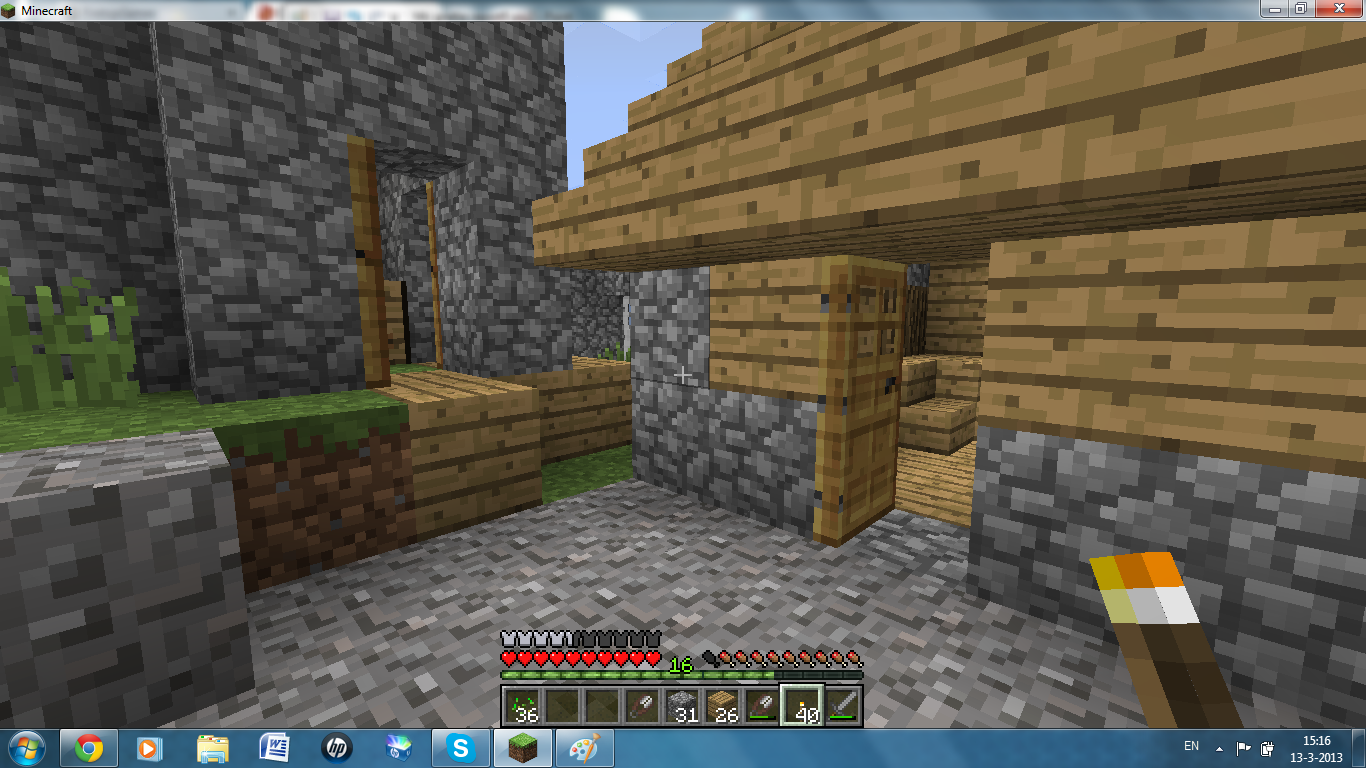
Task: Choose the wooden planks hotbar slot
Action: tap(722, 706)
